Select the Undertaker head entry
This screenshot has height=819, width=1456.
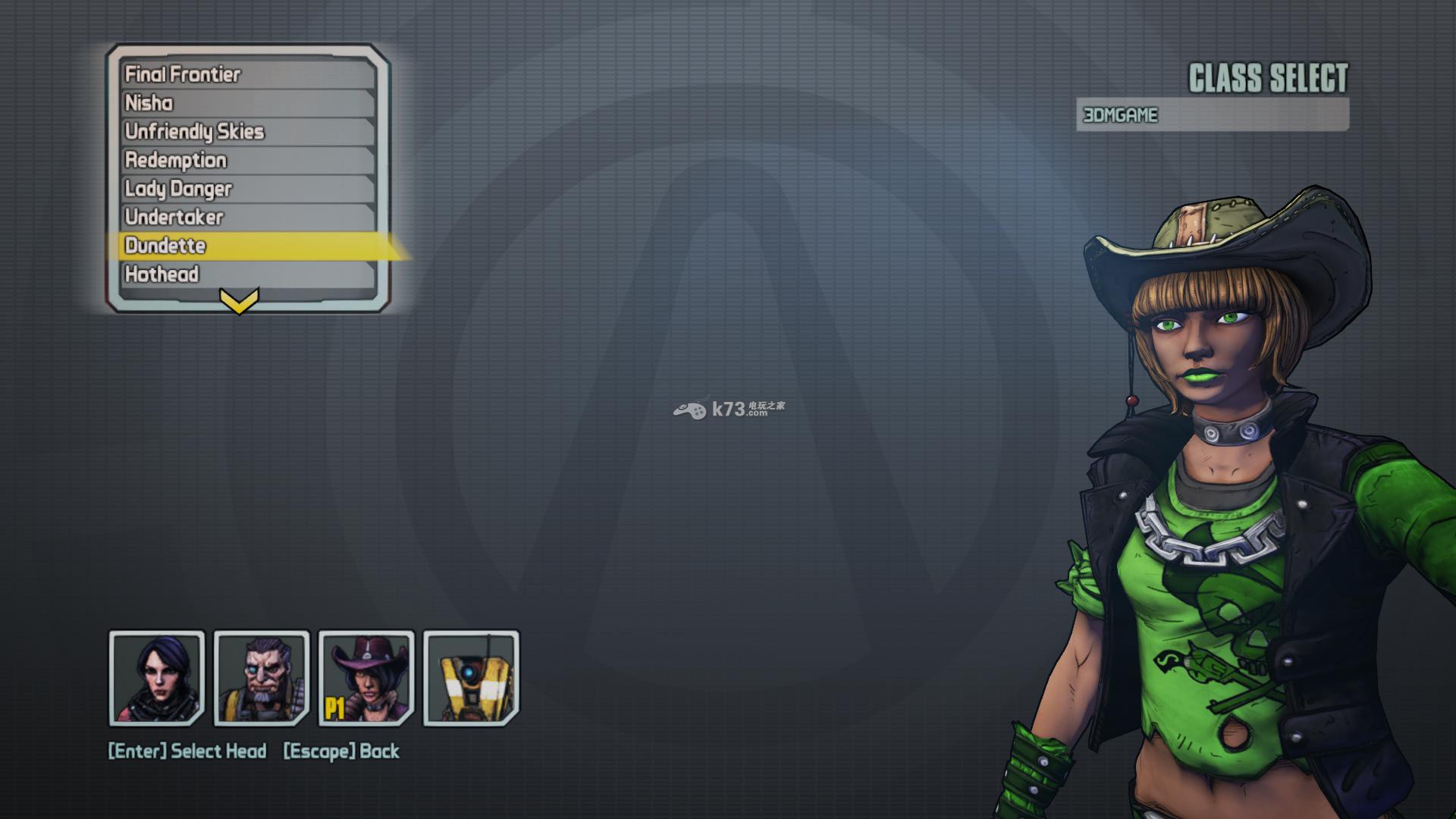(x=249, y=217)
